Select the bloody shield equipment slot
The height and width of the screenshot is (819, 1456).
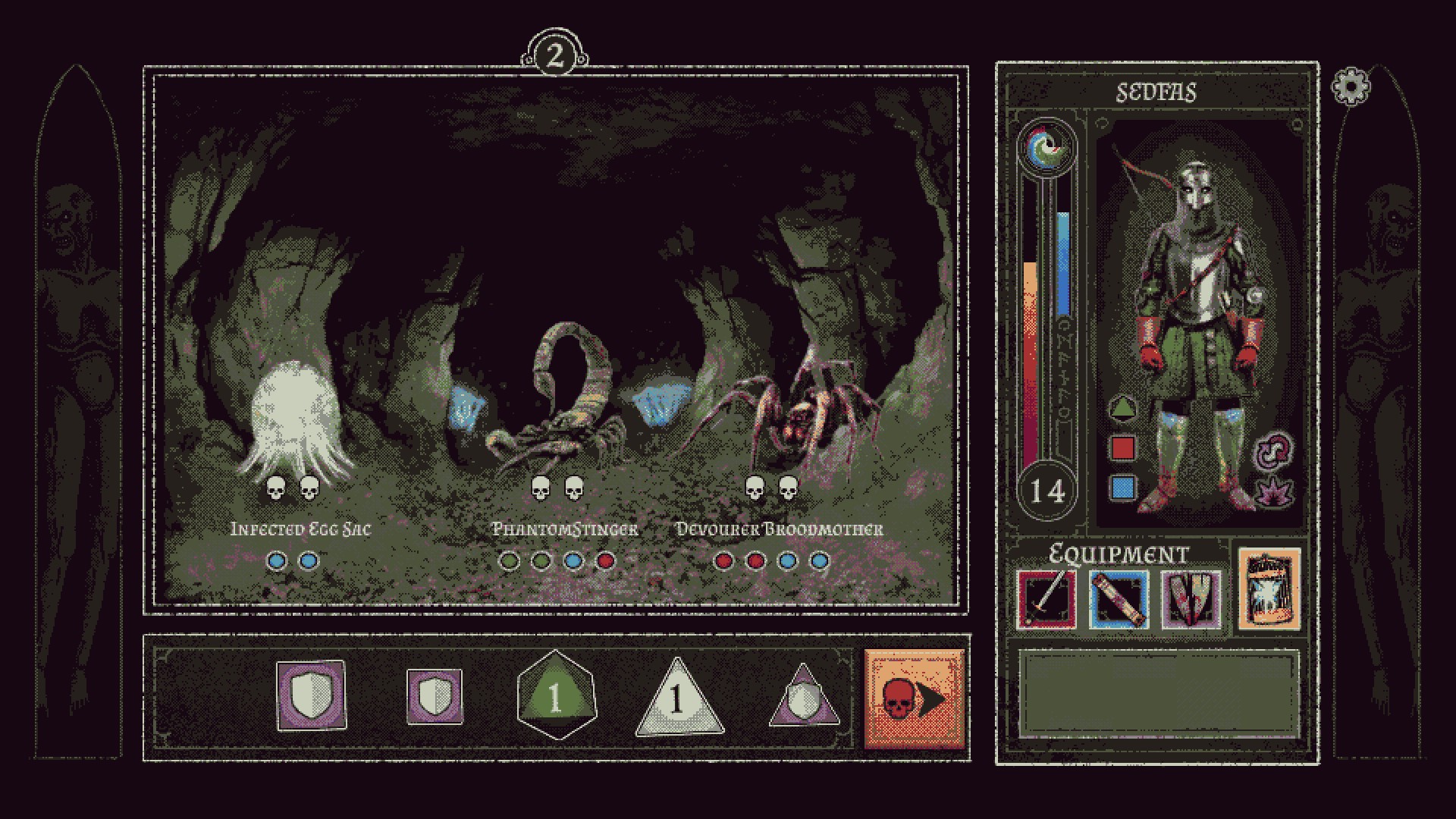click(1191, 600)
